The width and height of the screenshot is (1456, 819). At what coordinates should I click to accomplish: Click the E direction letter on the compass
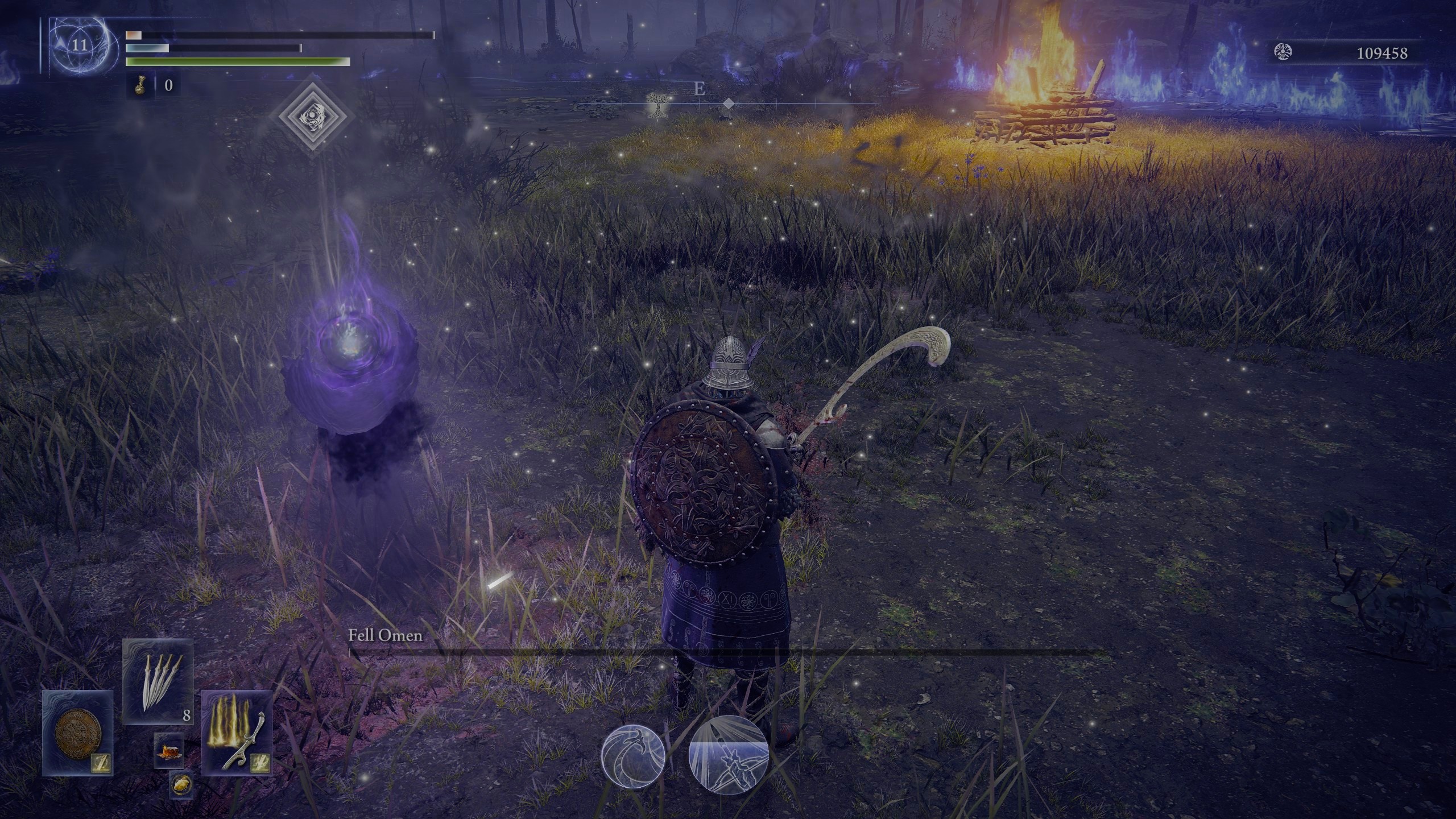(x=698, y=88)
